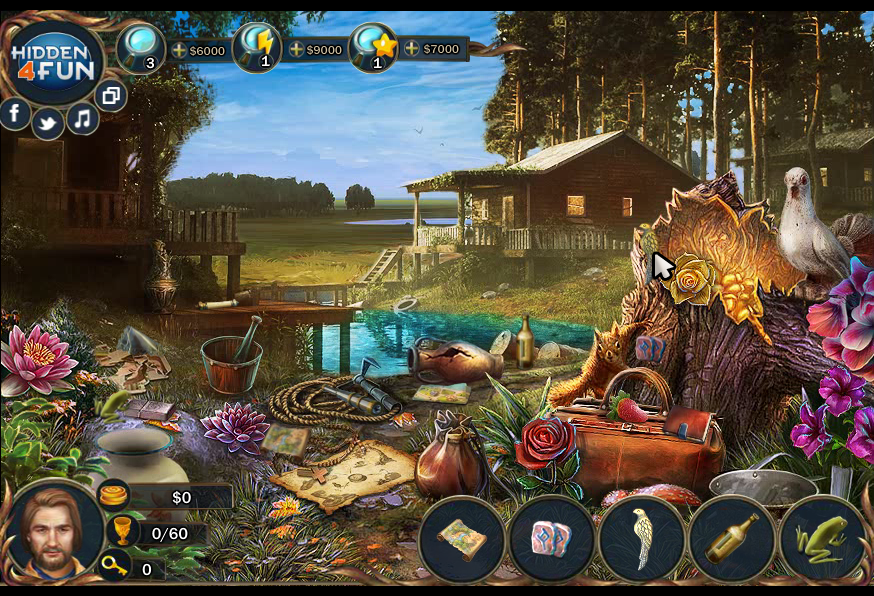
Task: Select the map target slot
Action: [x=461, y=539]
